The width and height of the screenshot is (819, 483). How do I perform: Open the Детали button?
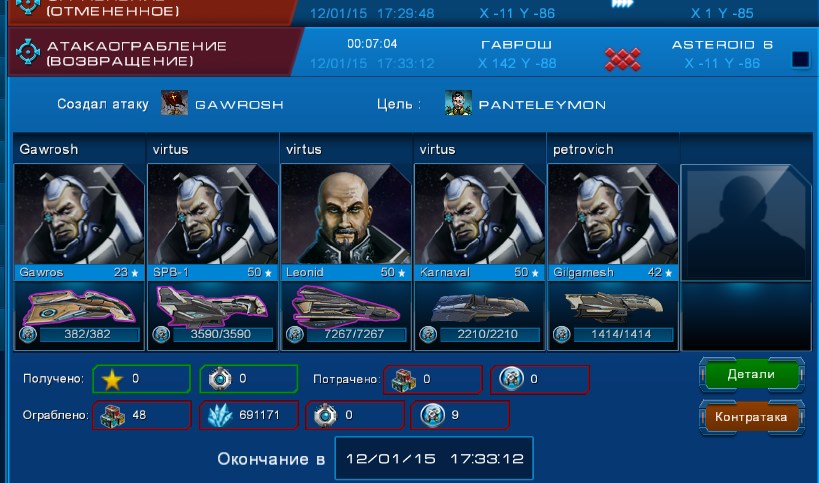[x=751, y=374]
